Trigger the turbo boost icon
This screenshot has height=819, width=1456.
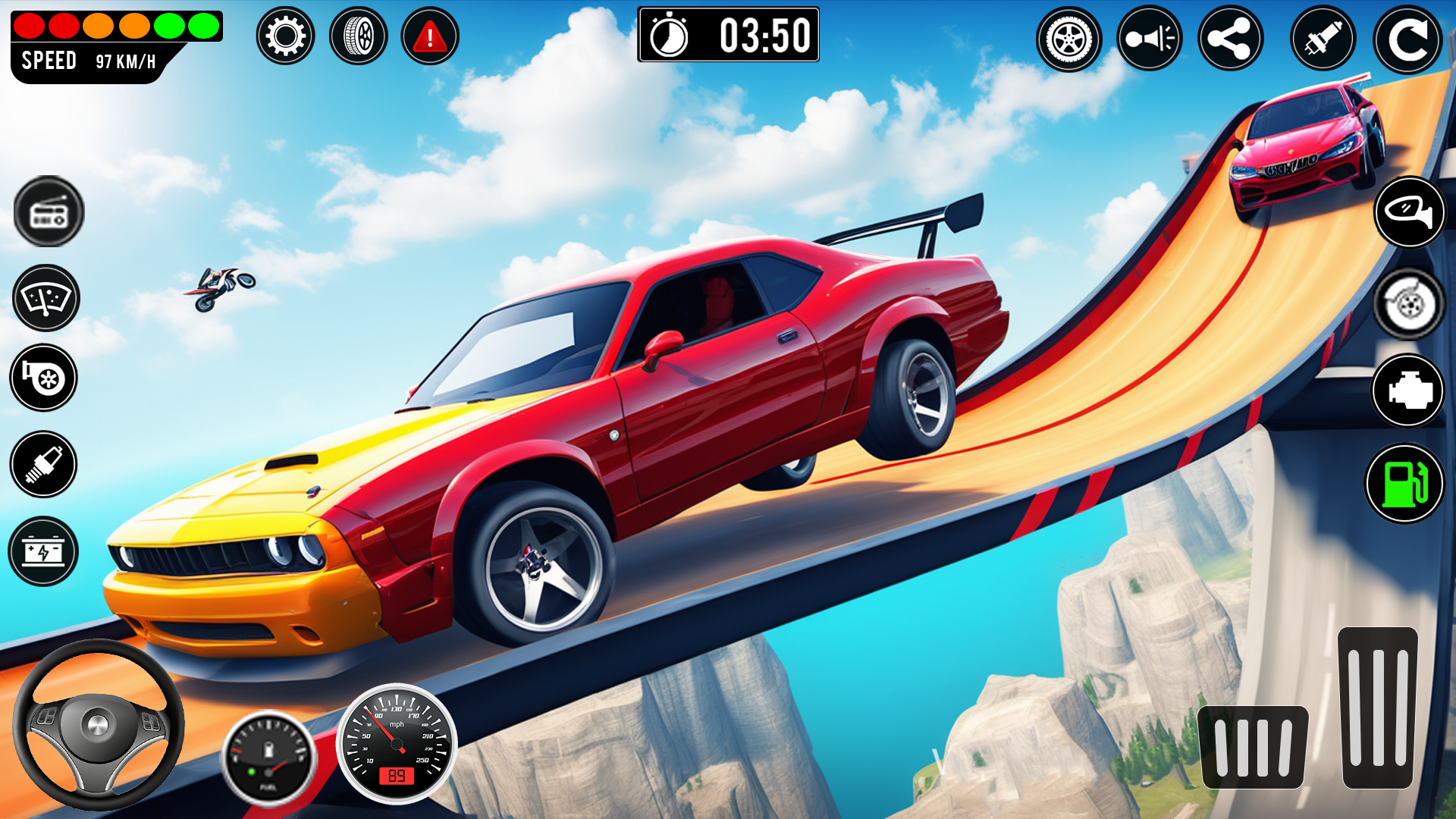click(x=44, y=378)
